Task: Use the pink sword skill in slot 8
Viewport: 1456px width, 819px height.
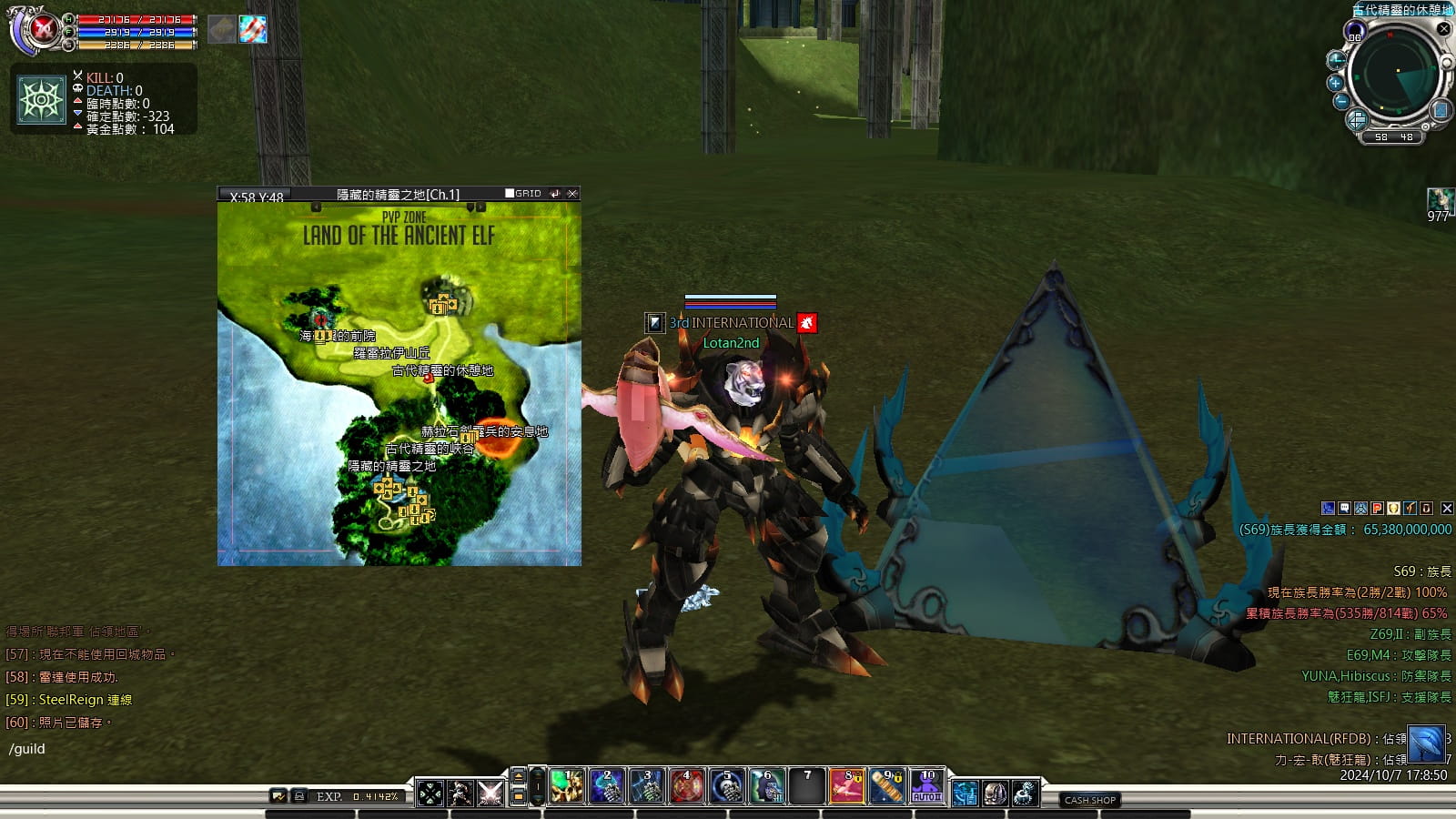Action: (x=846, y=787)
